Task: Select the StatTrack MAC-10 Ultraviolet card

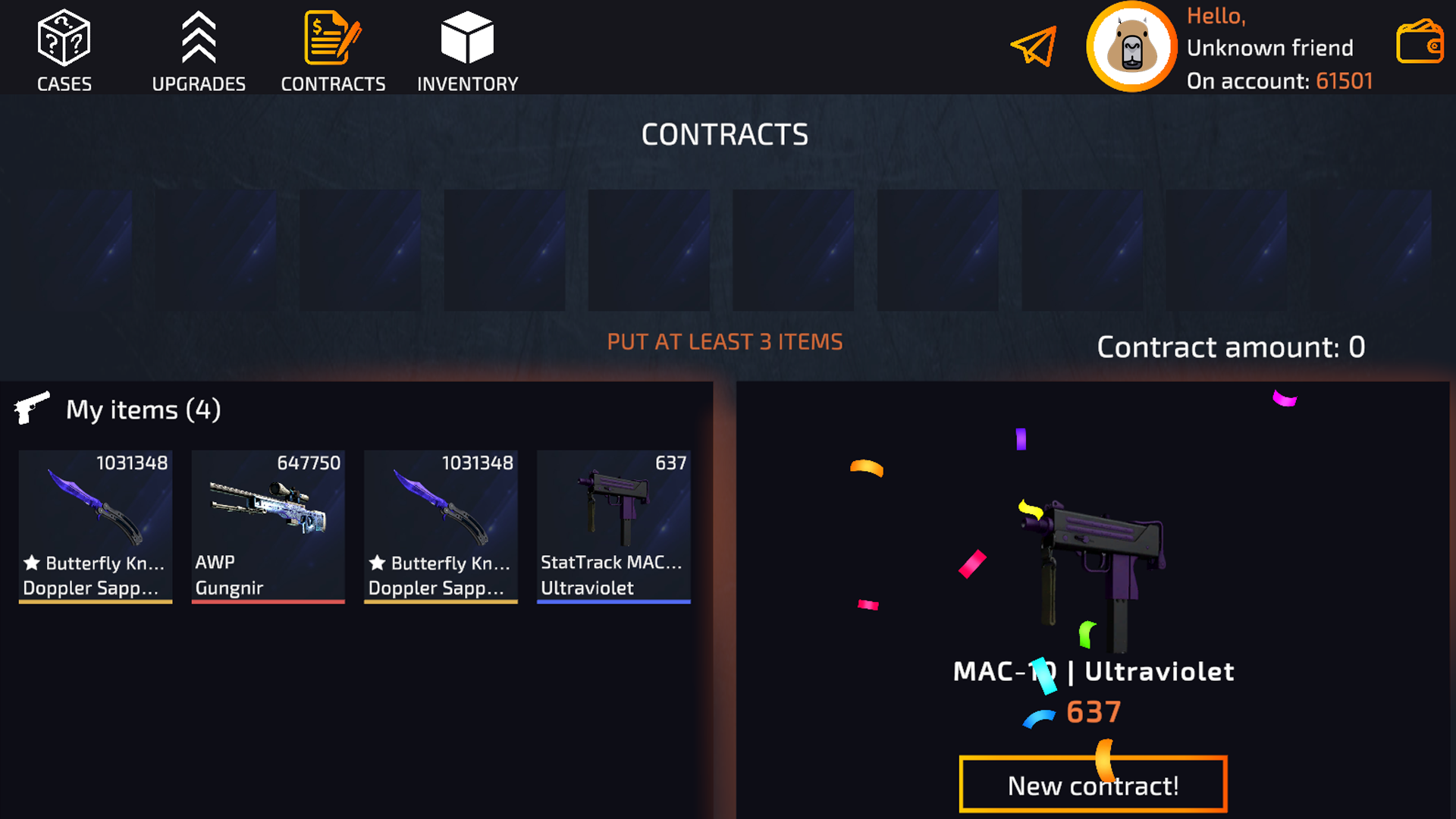Action: (613, 526)
